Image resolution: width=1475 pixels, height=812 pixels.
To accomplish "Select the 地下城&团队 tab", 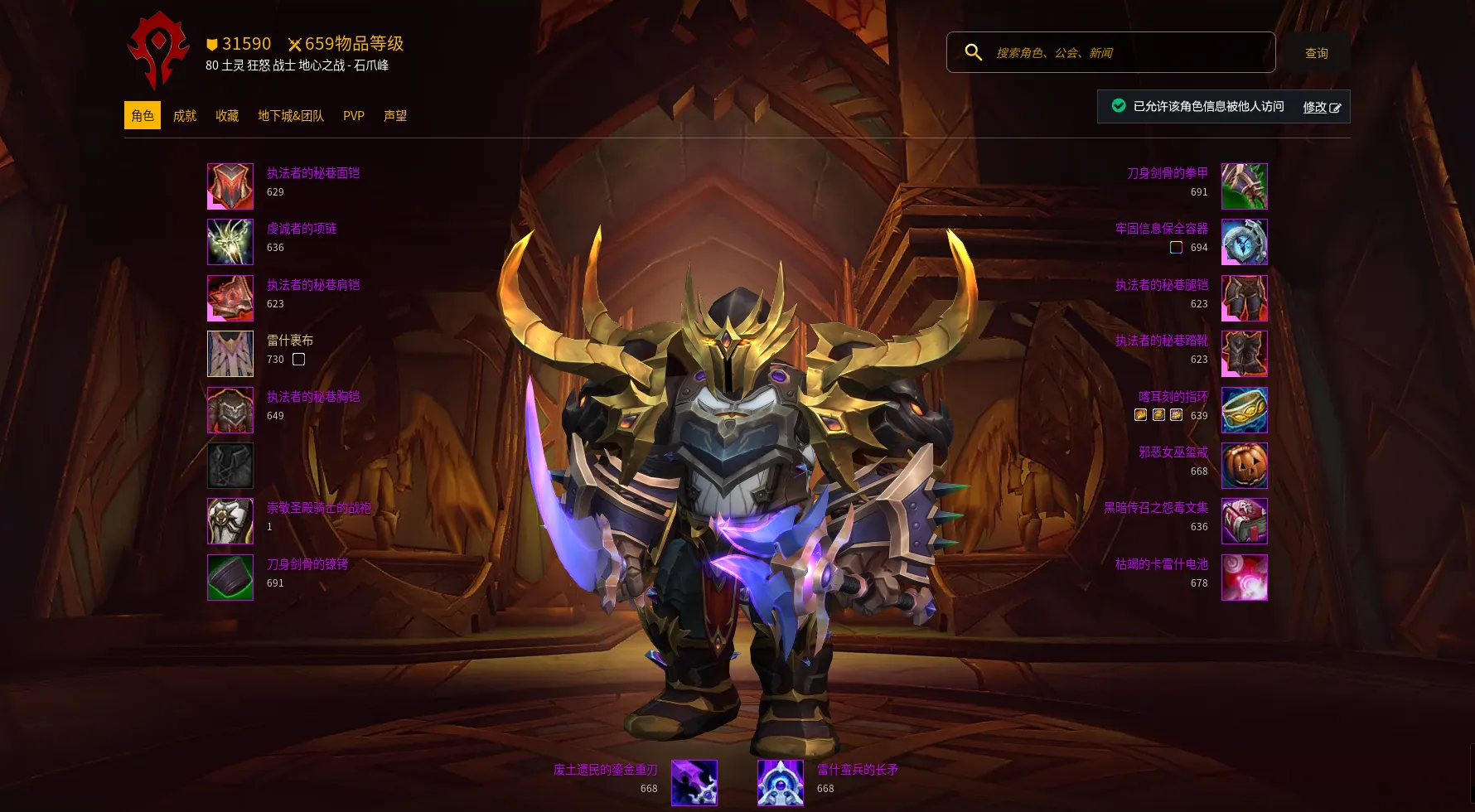I will coord(290,116).
